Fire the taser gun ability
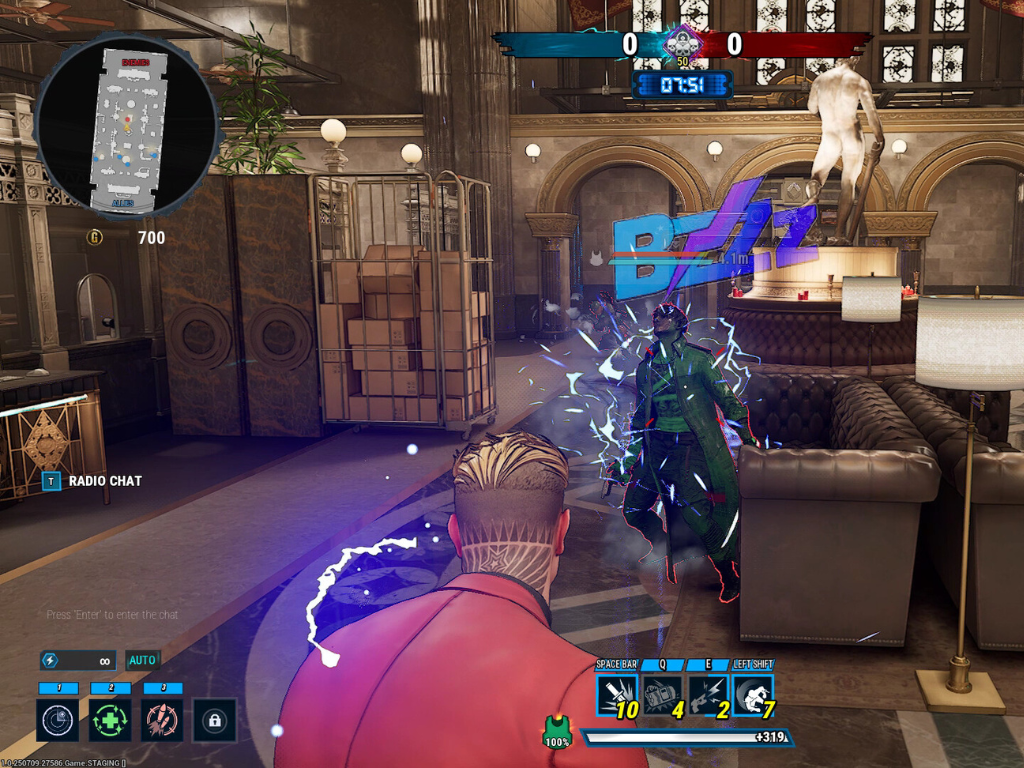 pyautogui.click(x=708, y=695)
